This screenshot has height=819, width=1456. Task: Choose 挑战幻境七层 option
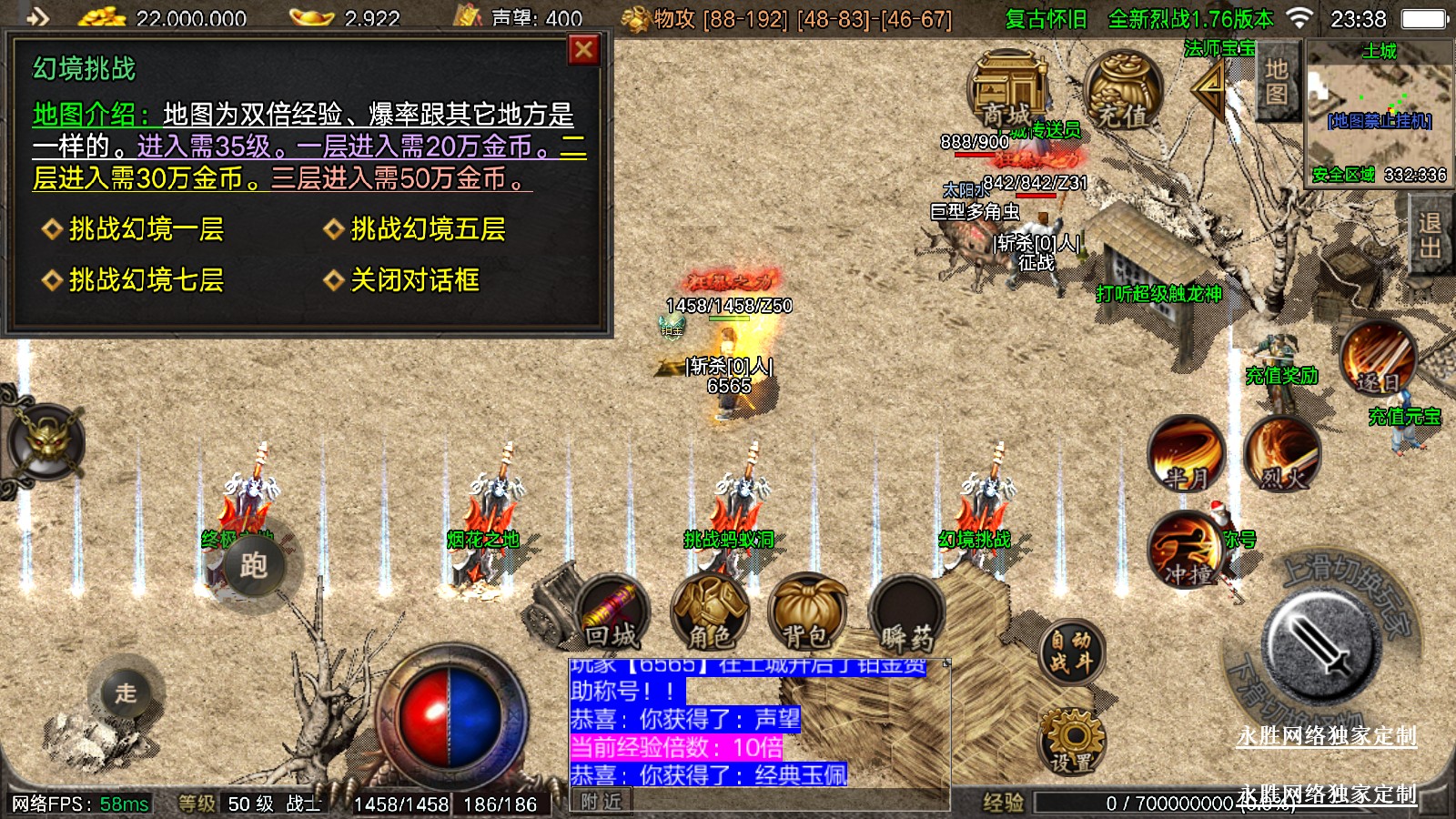[x=146, y=280]
